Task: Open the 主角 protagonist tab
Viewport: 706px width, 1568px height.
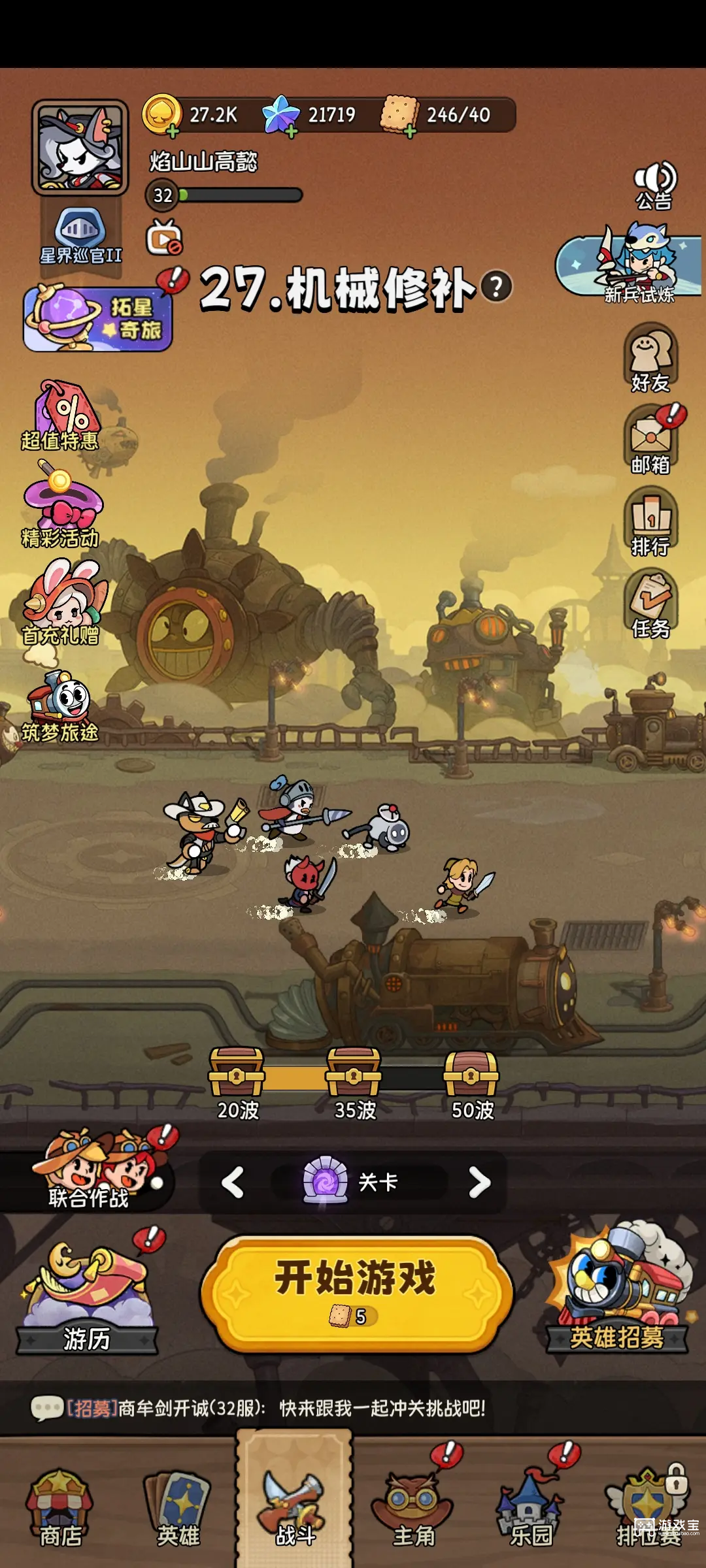Action: (x=412, y=1509)
